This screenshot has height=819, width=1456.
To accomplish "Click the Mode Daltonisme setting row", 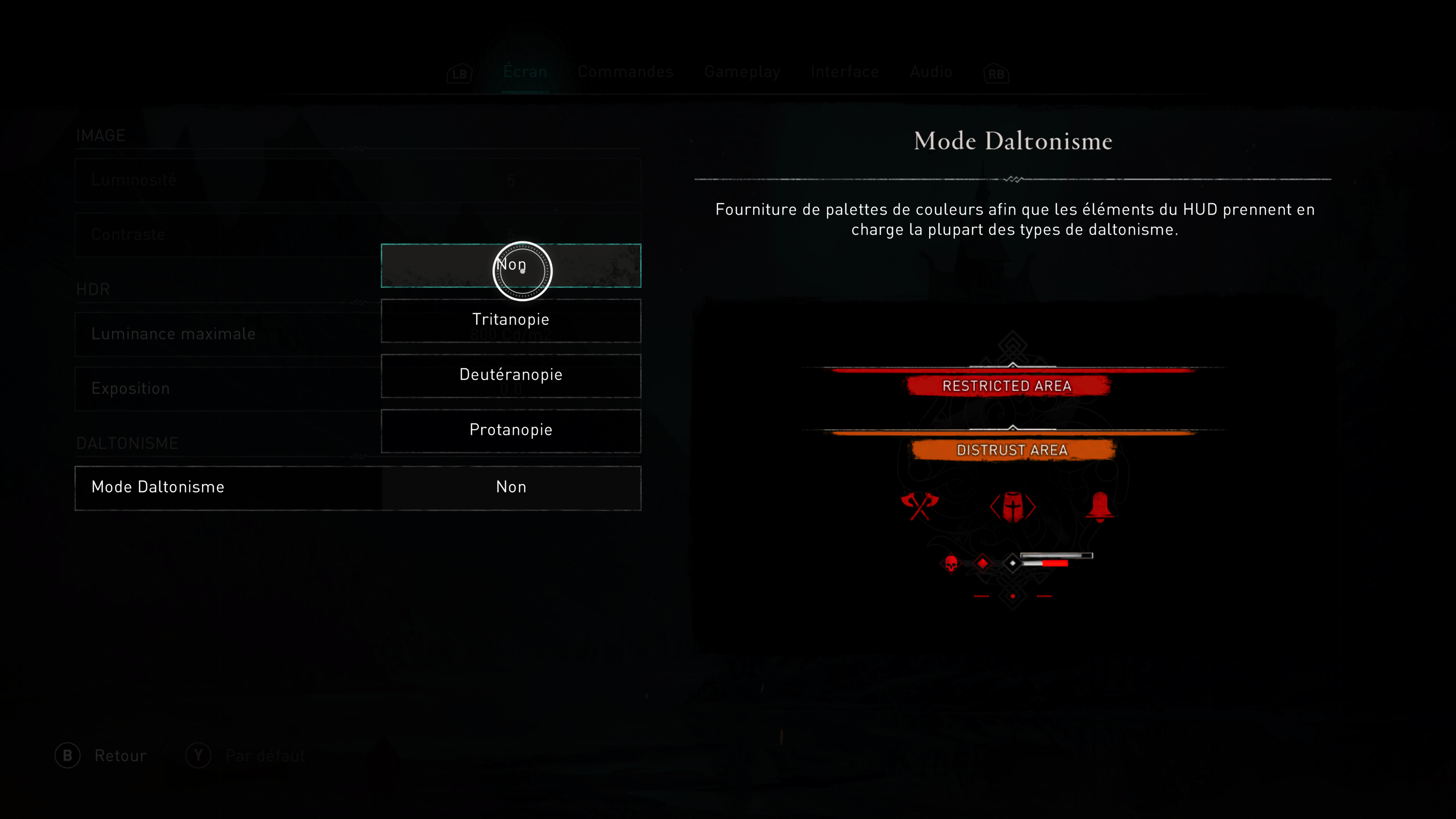I will pyautogui.click(x=357, y=488).
